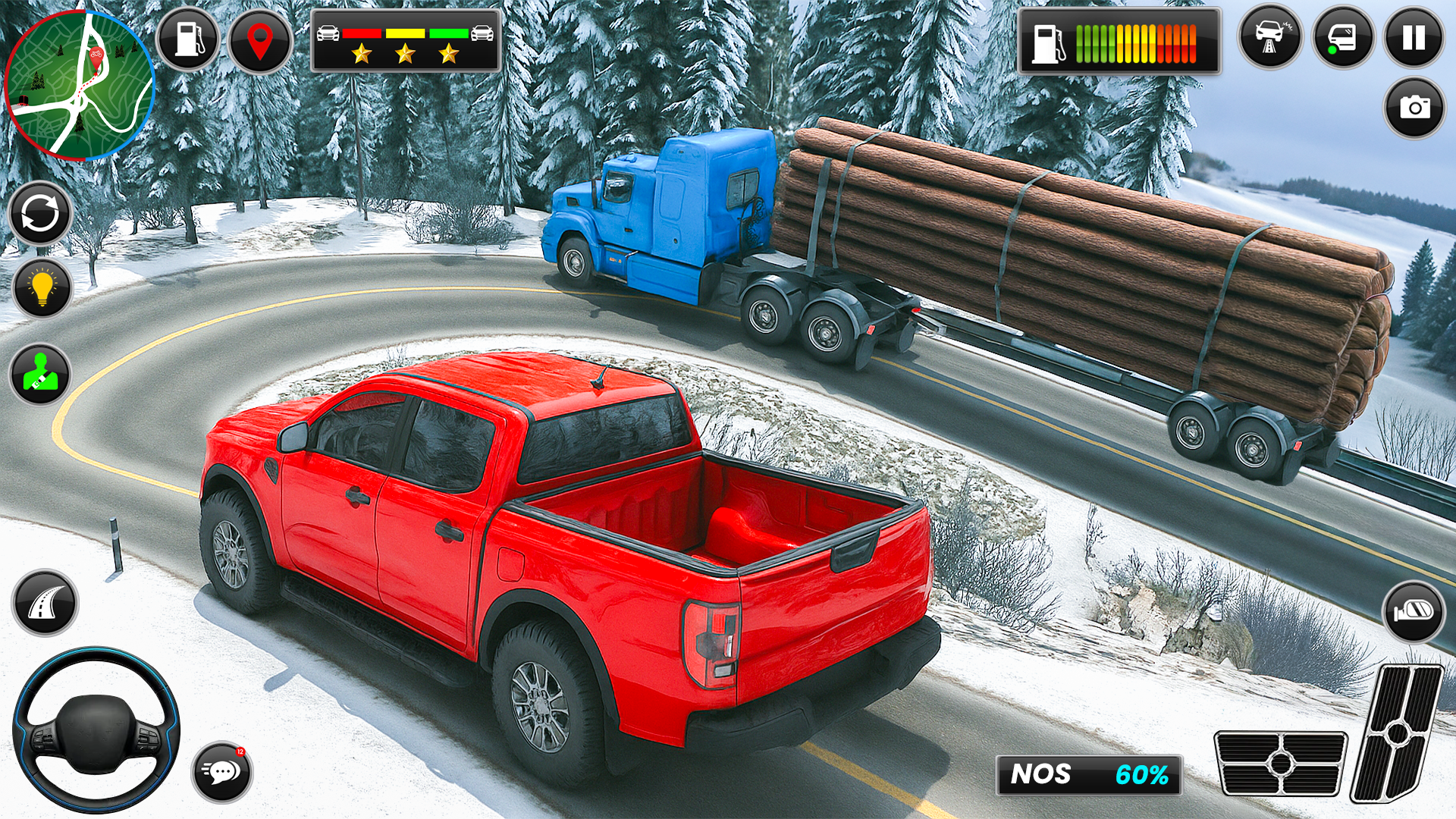
Task: Toggle the green seatbelt button
Action: click(x=40, y=375)
